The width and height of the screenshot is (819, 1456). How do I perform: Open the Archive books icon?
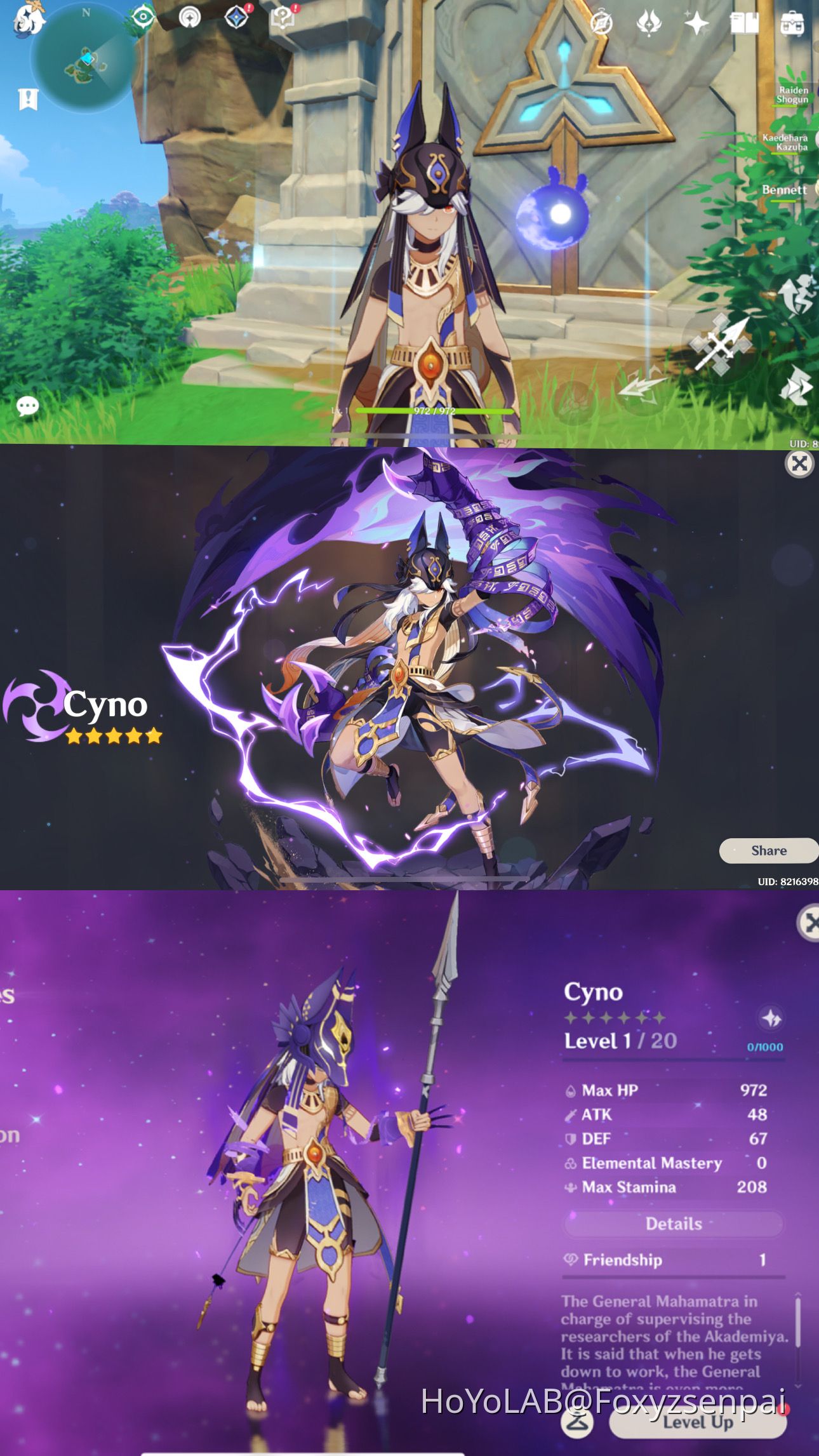tap(746, 22)
